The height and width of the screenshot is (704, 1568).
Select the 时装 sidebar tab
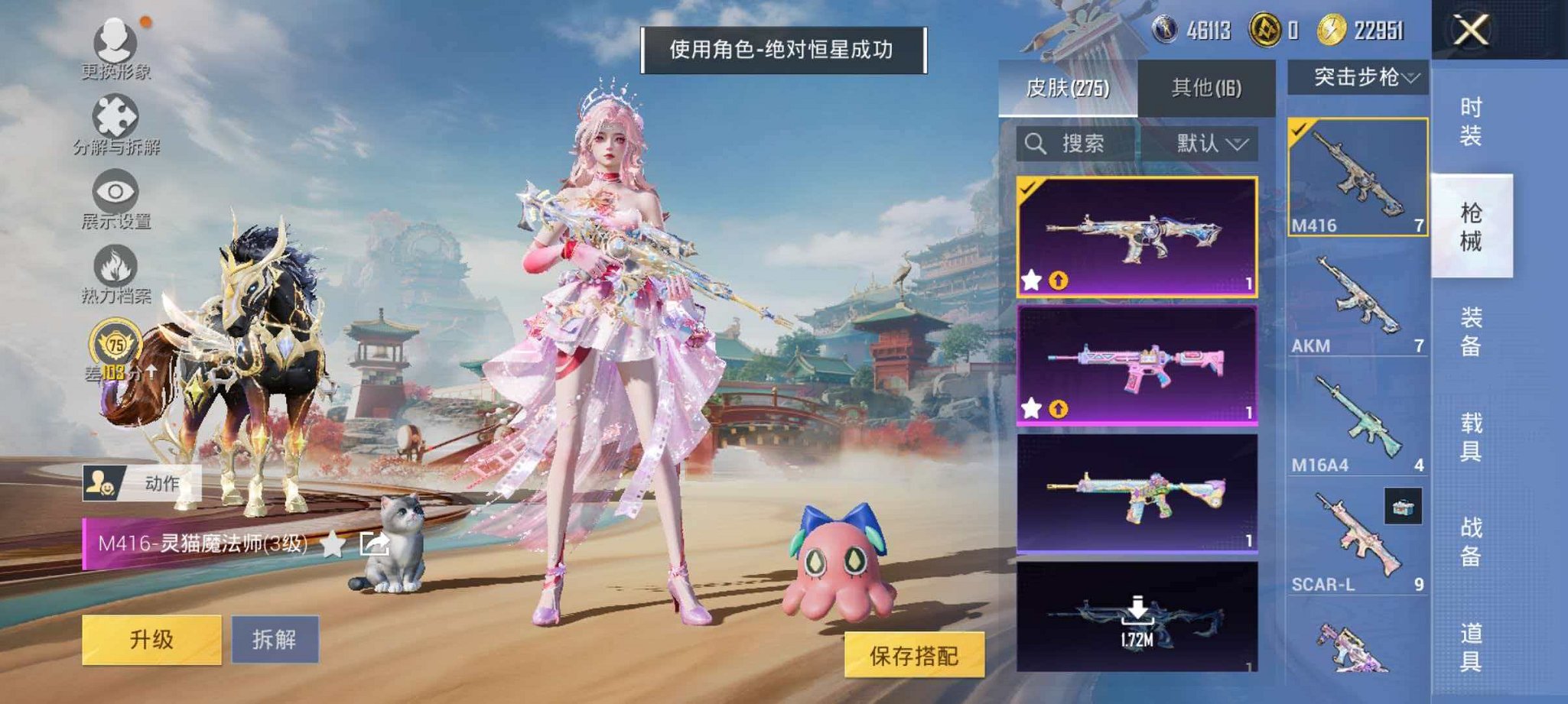tap(1470, 122)
